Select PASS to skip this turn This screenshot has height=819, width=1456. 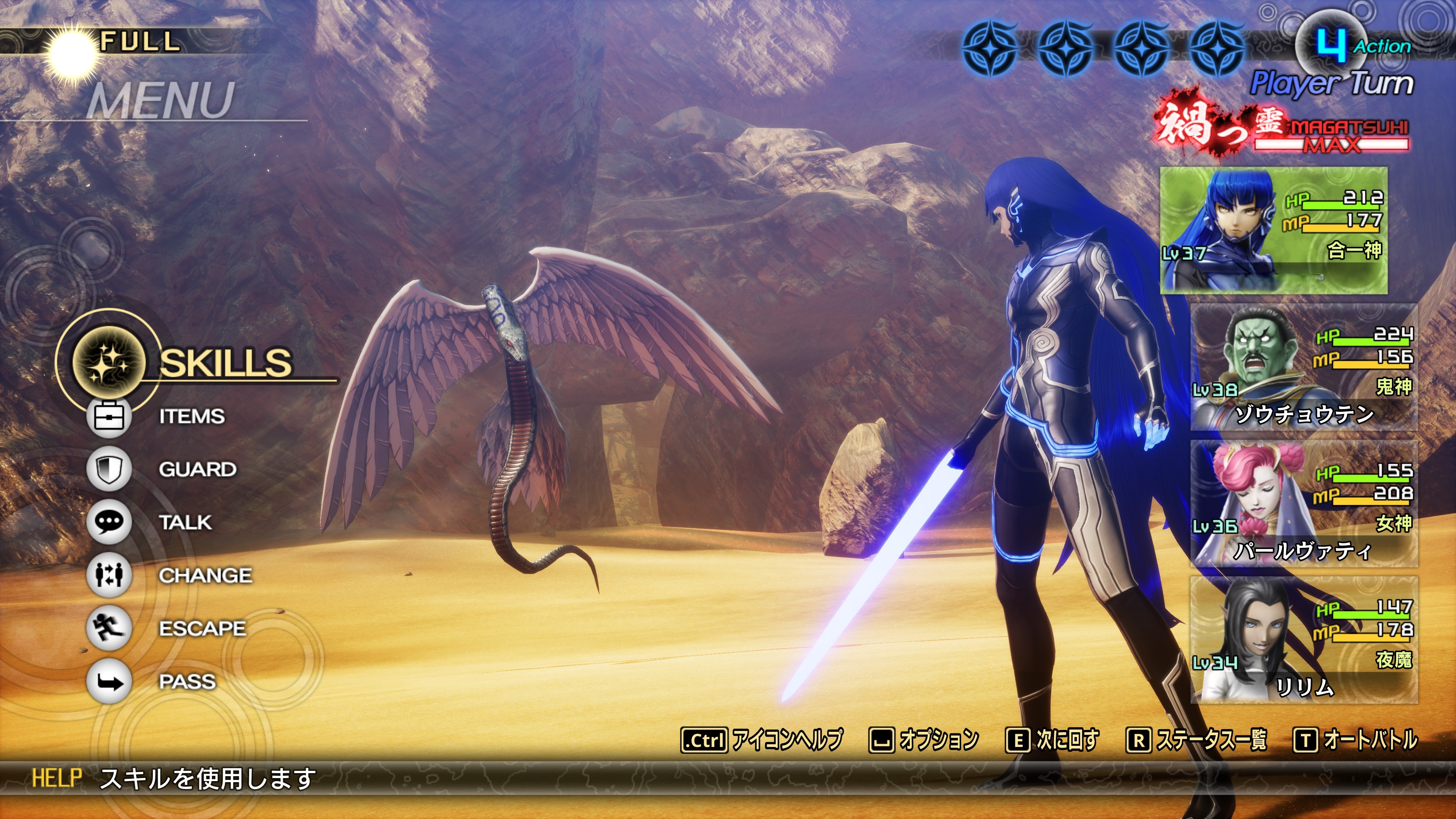click(187, 682)
